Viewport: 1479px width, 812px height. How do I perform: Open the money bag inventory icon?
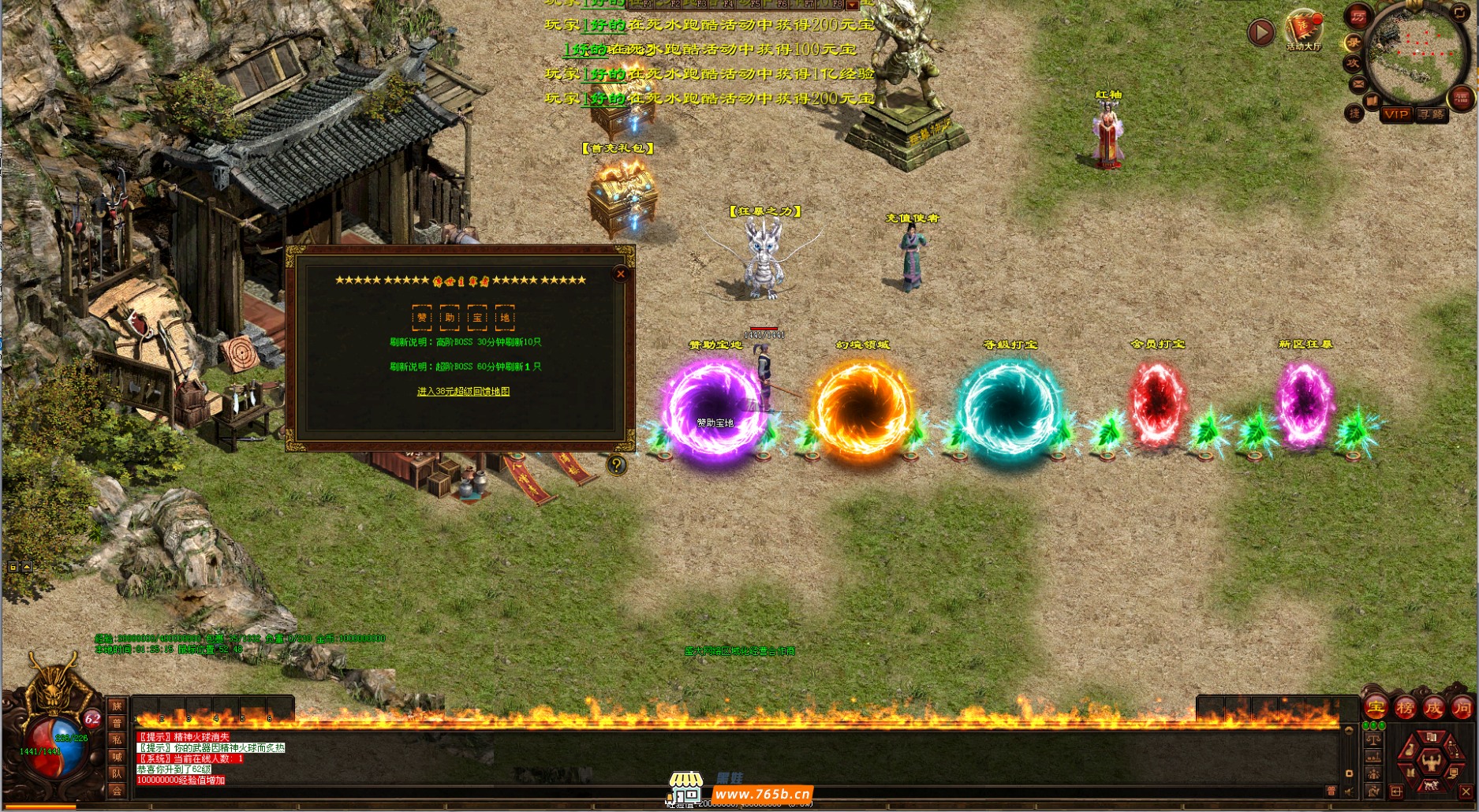[x=1410, y=749]
